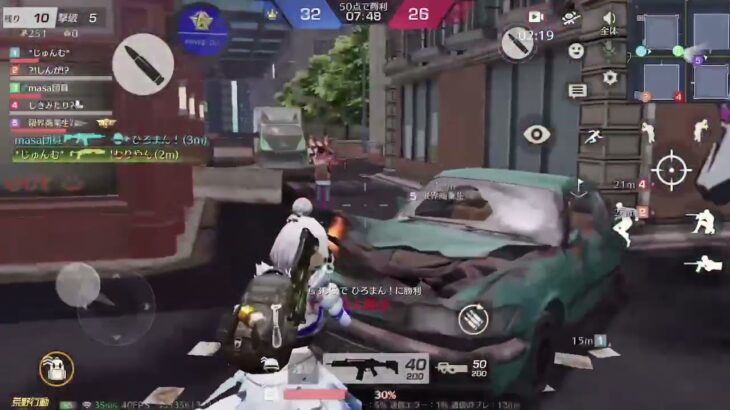Select the secondary weapon slot with 50 ammo

click(x=465, y=369)
